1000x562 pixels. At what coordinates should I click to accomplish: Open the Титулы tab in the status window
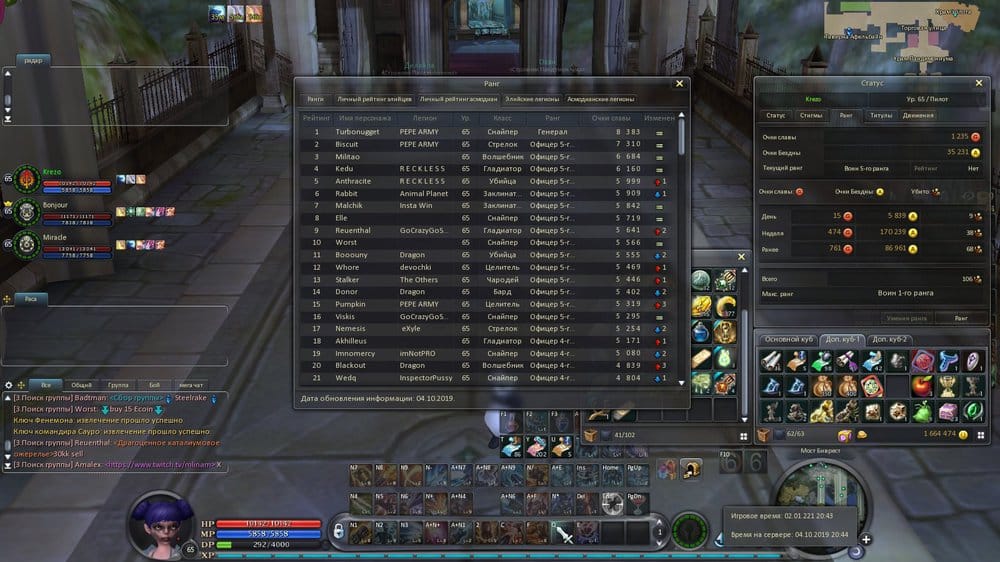(881, 116)
